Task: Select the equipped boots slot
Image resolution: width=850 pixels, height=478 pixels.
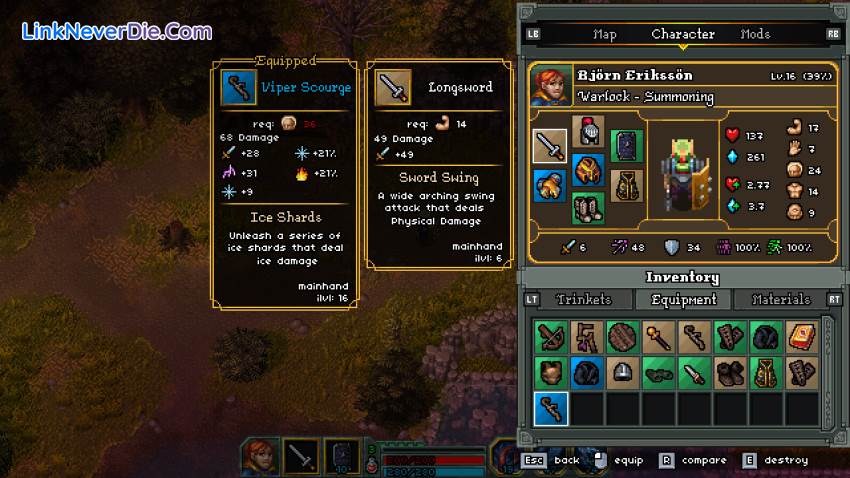Action: pyautogui.click(x=588, y=207)
